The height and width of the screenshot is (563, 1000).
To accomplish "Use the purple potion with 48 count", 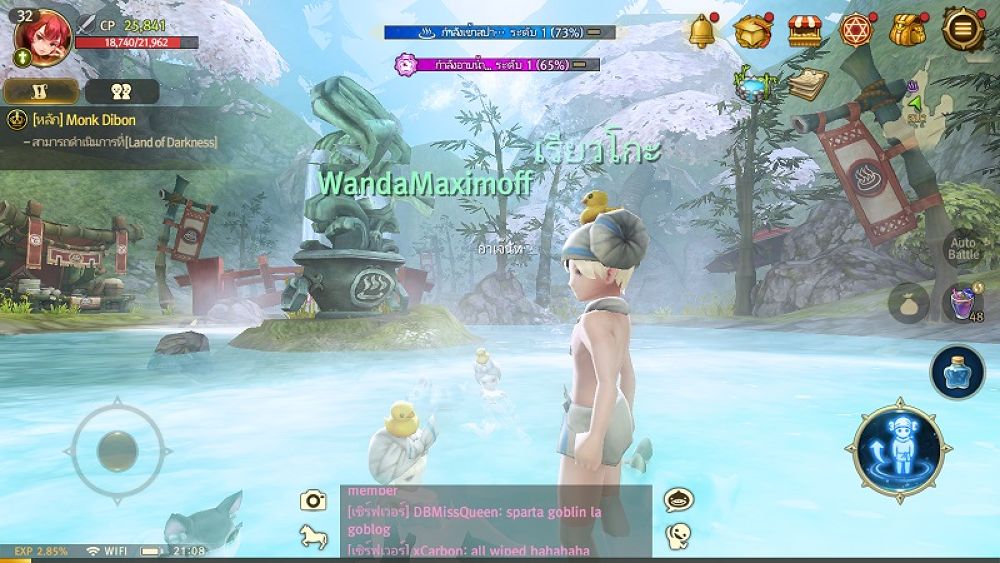I will (x=962, y=302).
